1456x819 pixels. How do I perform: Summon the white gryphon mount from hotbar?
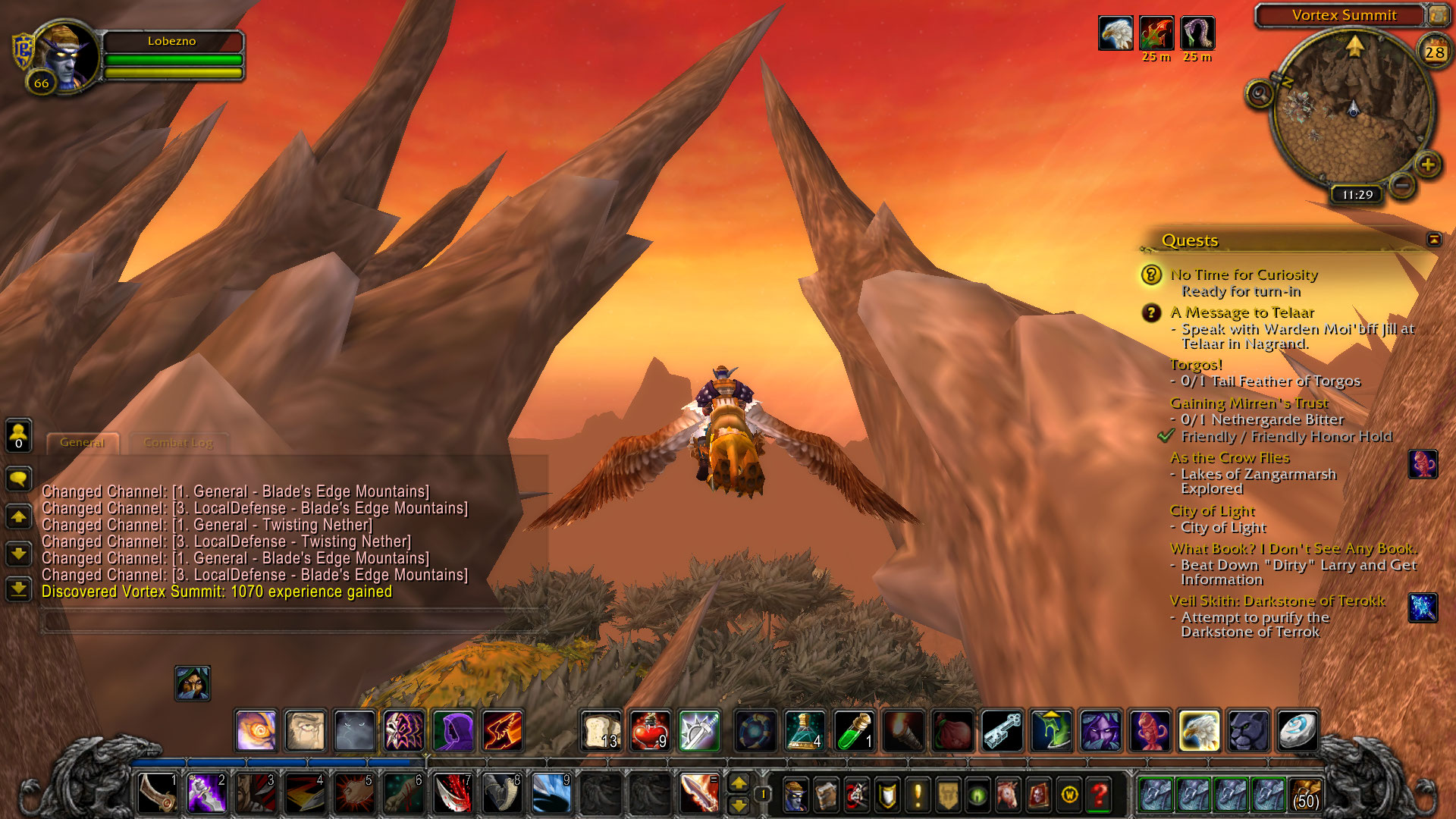click(x=1199, y=730)
